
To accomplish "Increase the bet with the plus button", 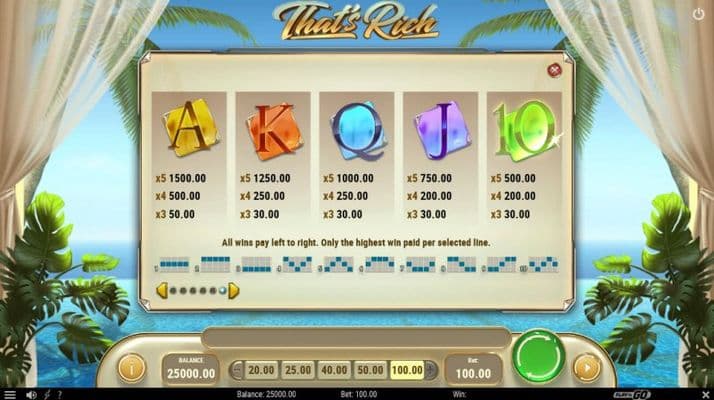I will click(x=430, y=370).
